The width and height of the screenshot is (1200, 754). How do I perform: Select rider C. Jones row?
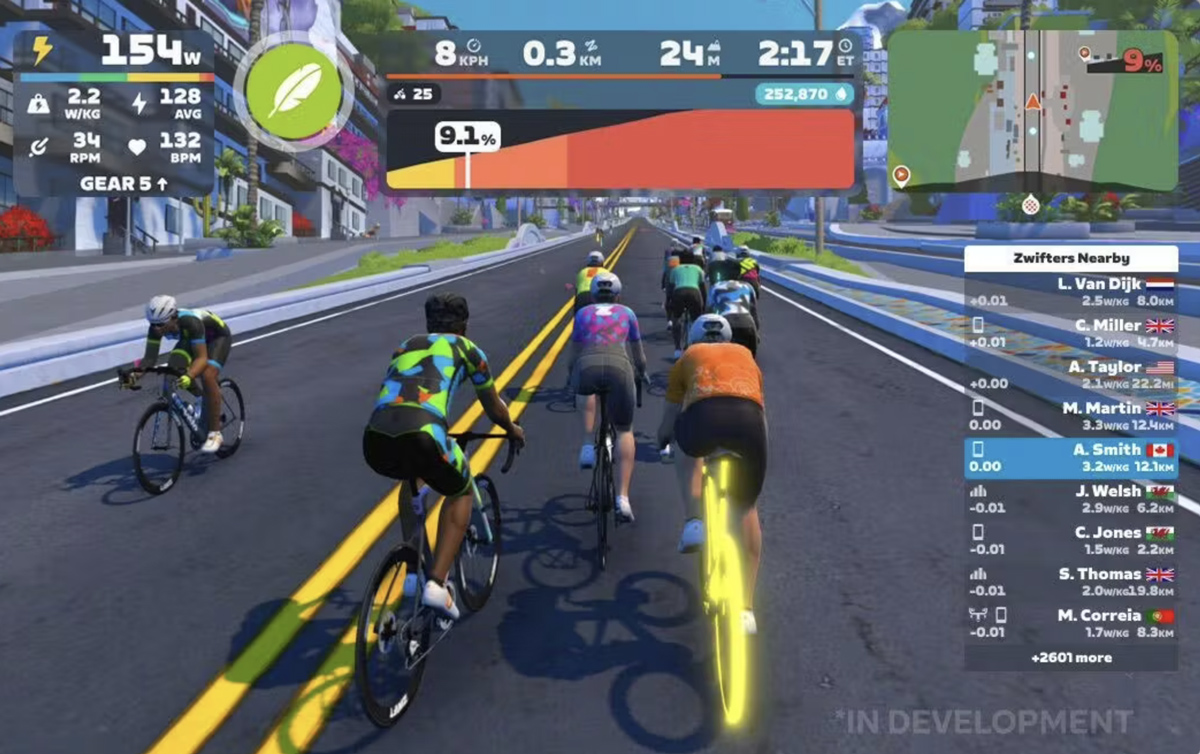[x=1070, y=540]
